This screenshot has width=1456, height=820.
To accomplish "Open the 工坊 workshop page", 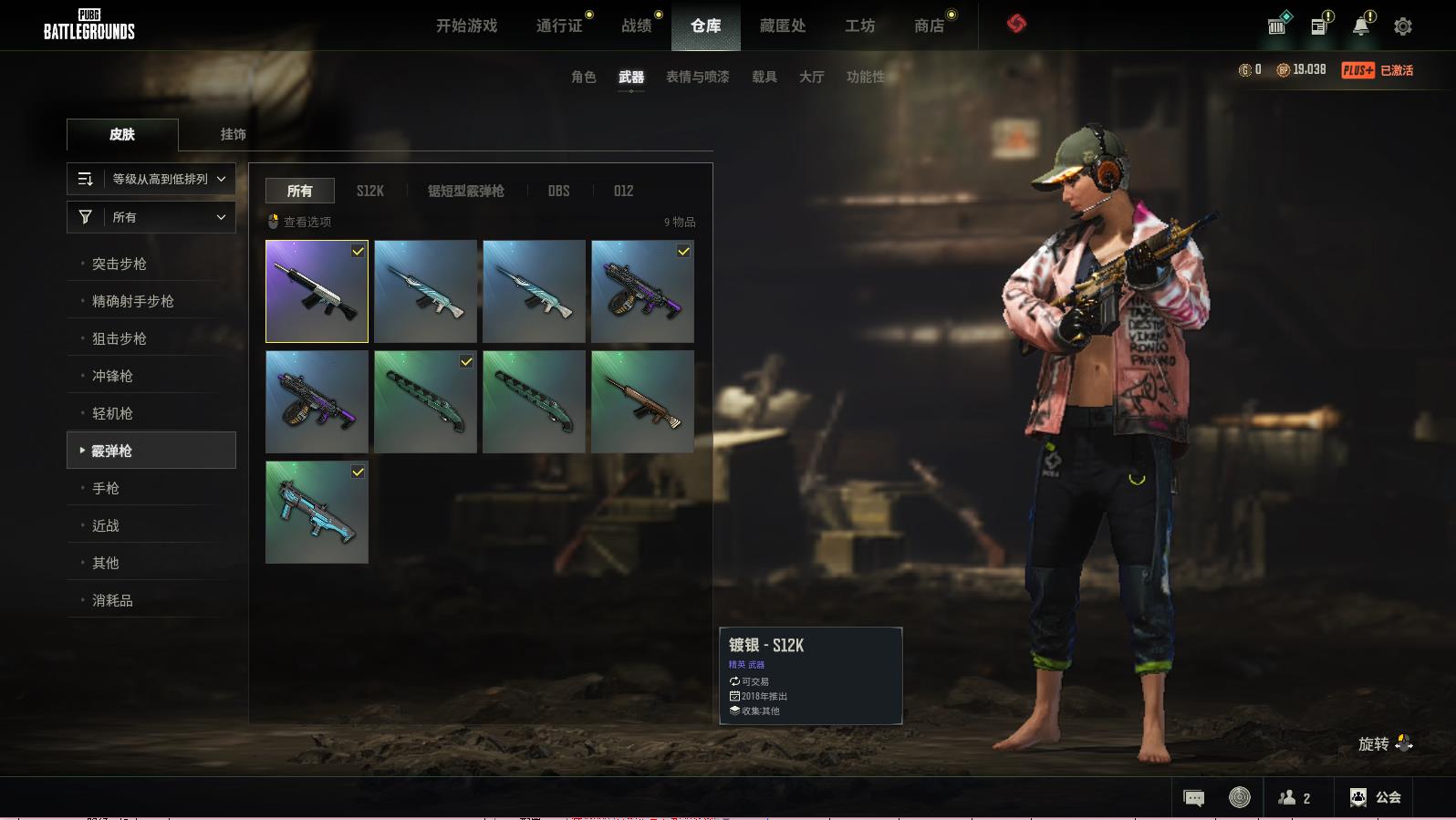I will 859,26.
